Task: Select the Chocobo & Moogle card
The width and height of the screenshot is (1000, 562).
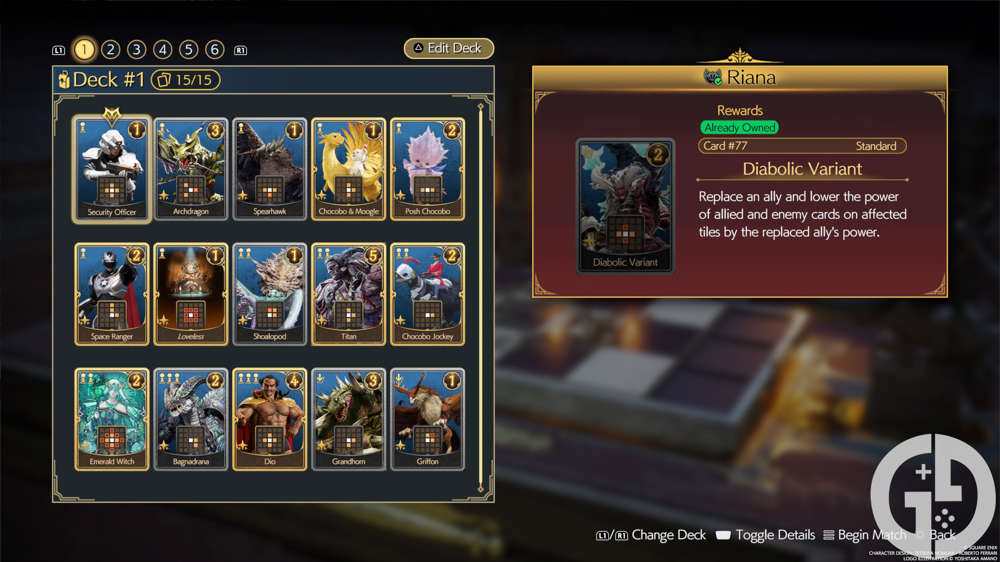Action: tap(349, 169)
